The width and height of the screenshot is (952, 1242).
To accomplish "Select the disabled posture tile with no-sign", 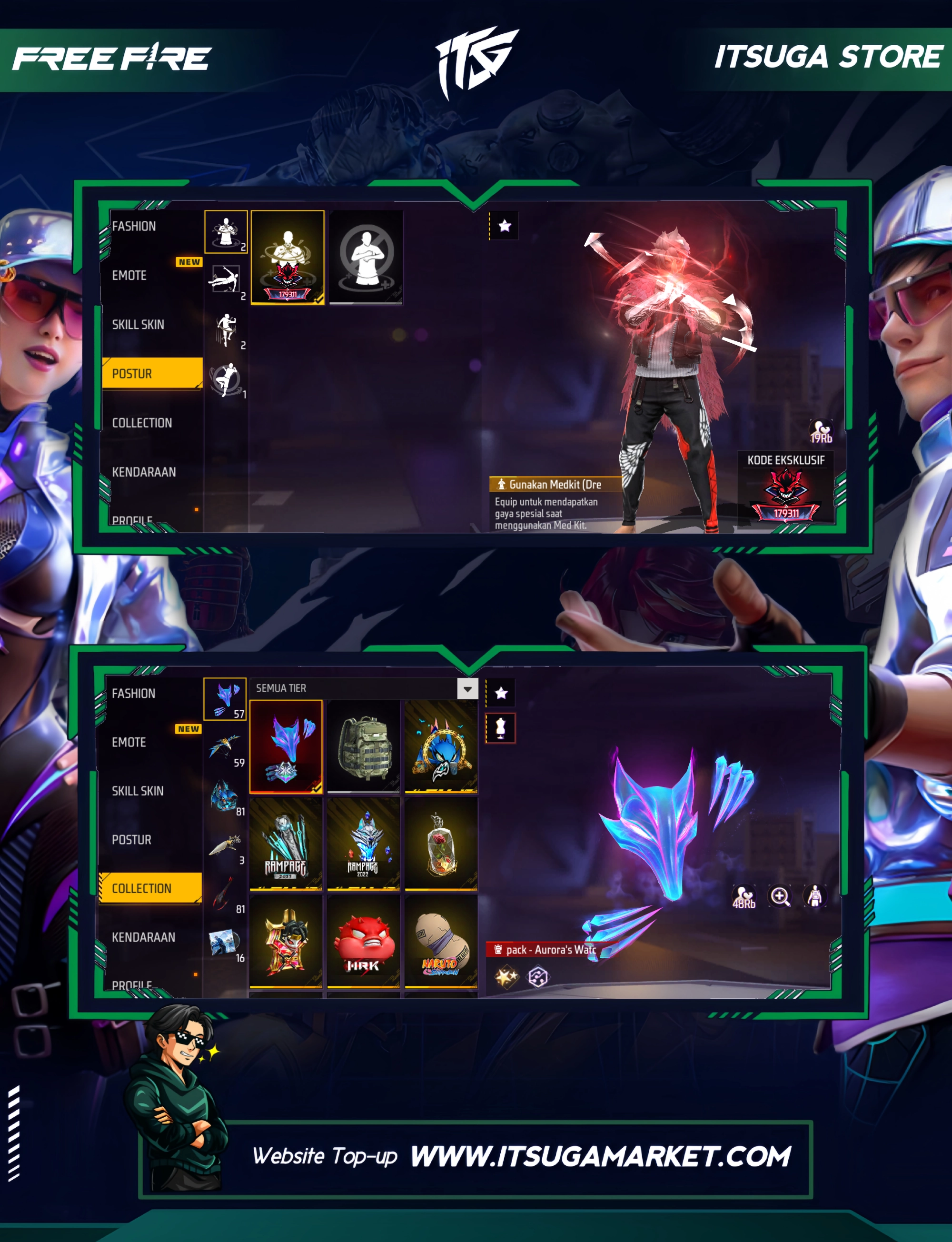I will 366,257.
